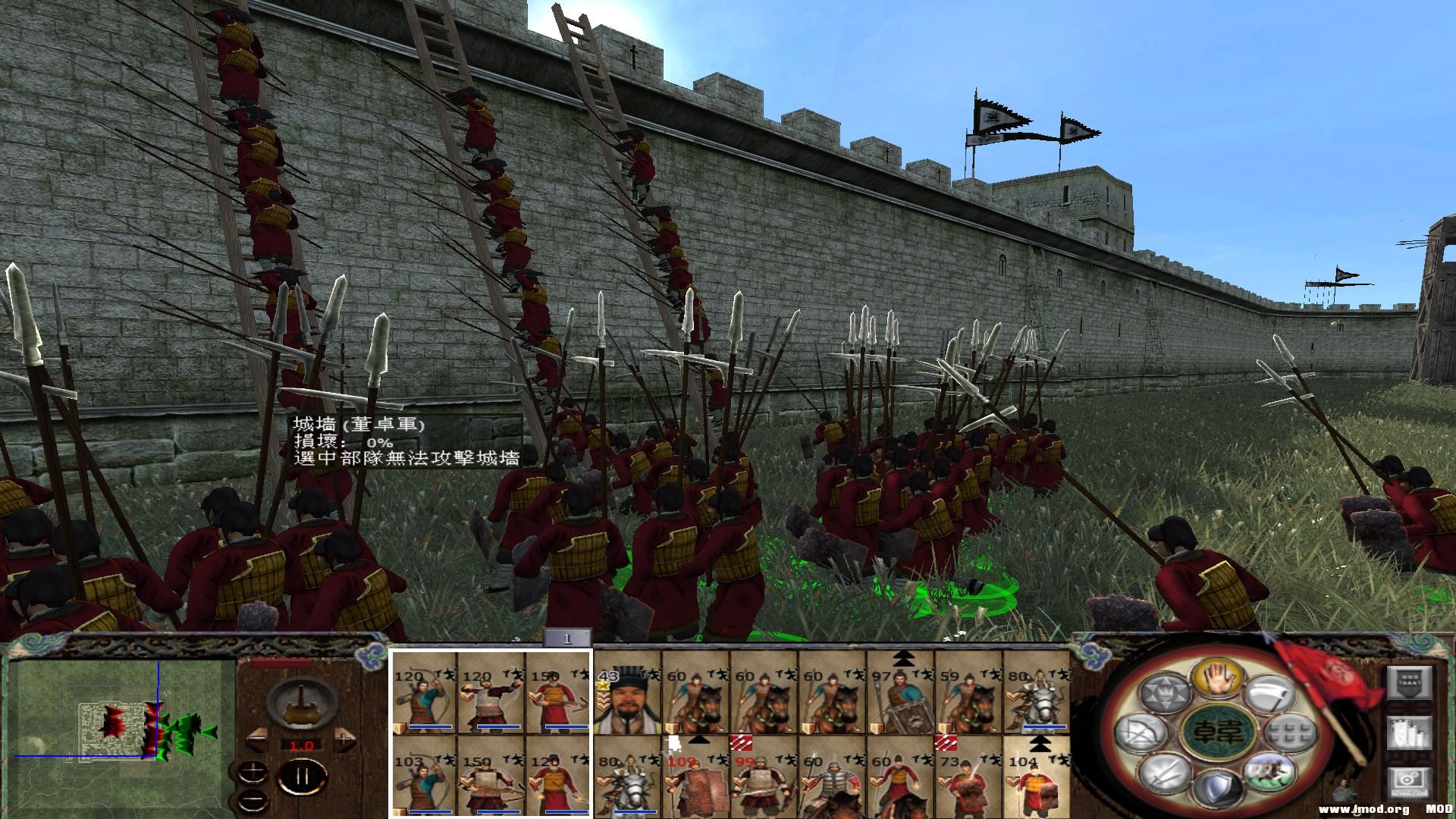This screenshot has width=1456, height=819.
Task: Enable guard mode via the shield icon
Action: [x=1218, y=787]
